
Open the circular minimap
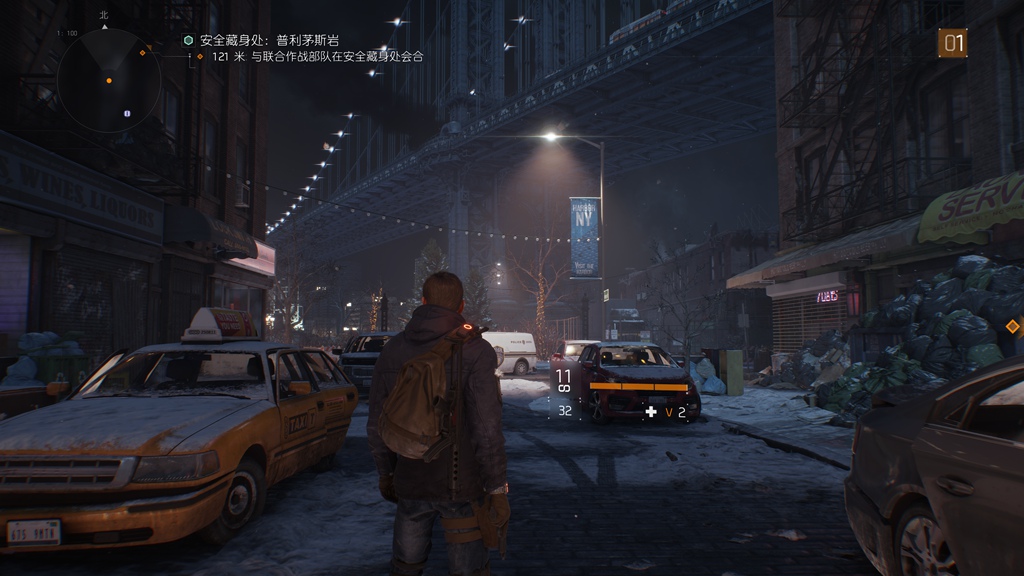click(x=109, y=80)
